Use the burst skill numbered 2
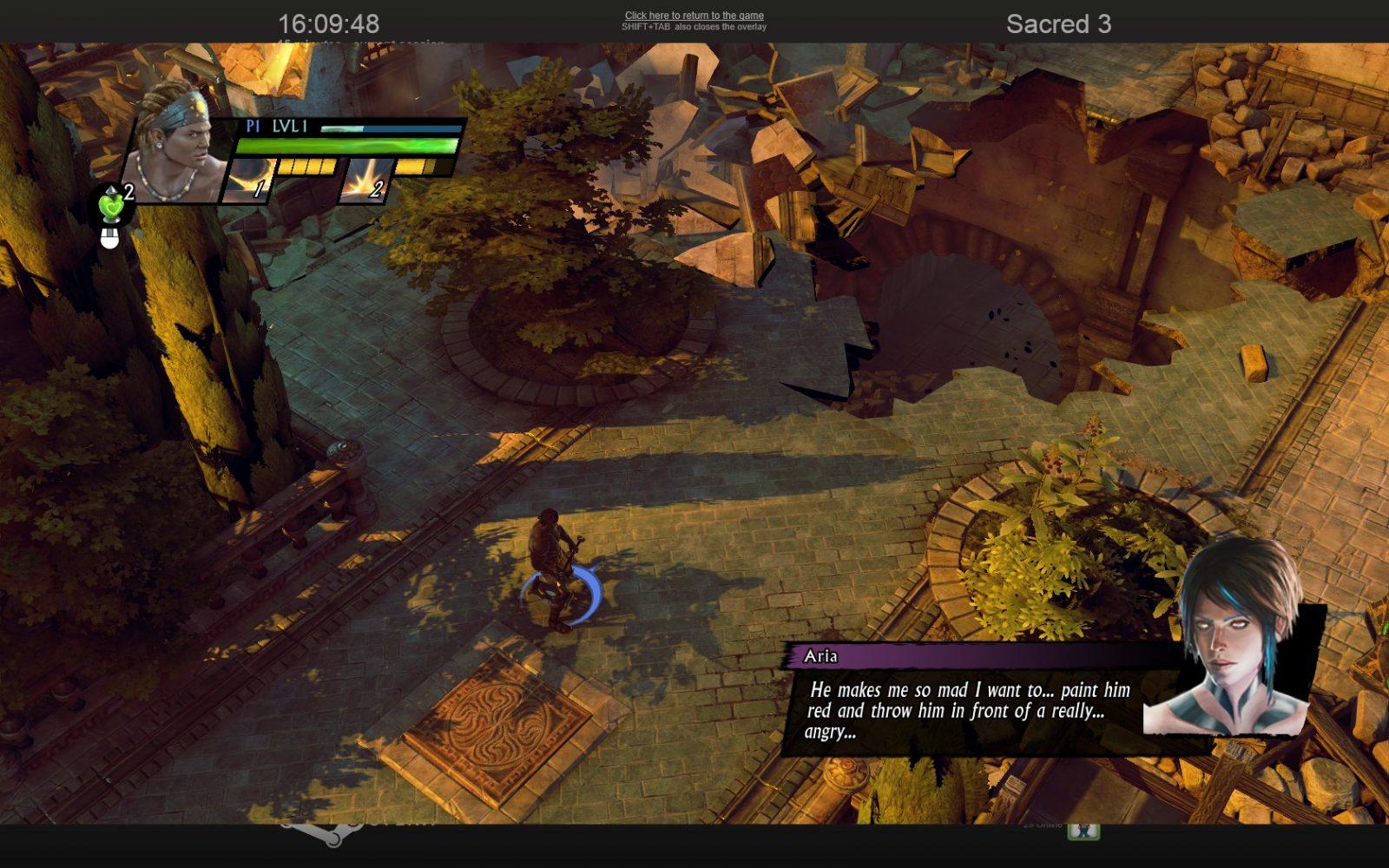Viewport: 1389px width, 868px height. (365, 181)
